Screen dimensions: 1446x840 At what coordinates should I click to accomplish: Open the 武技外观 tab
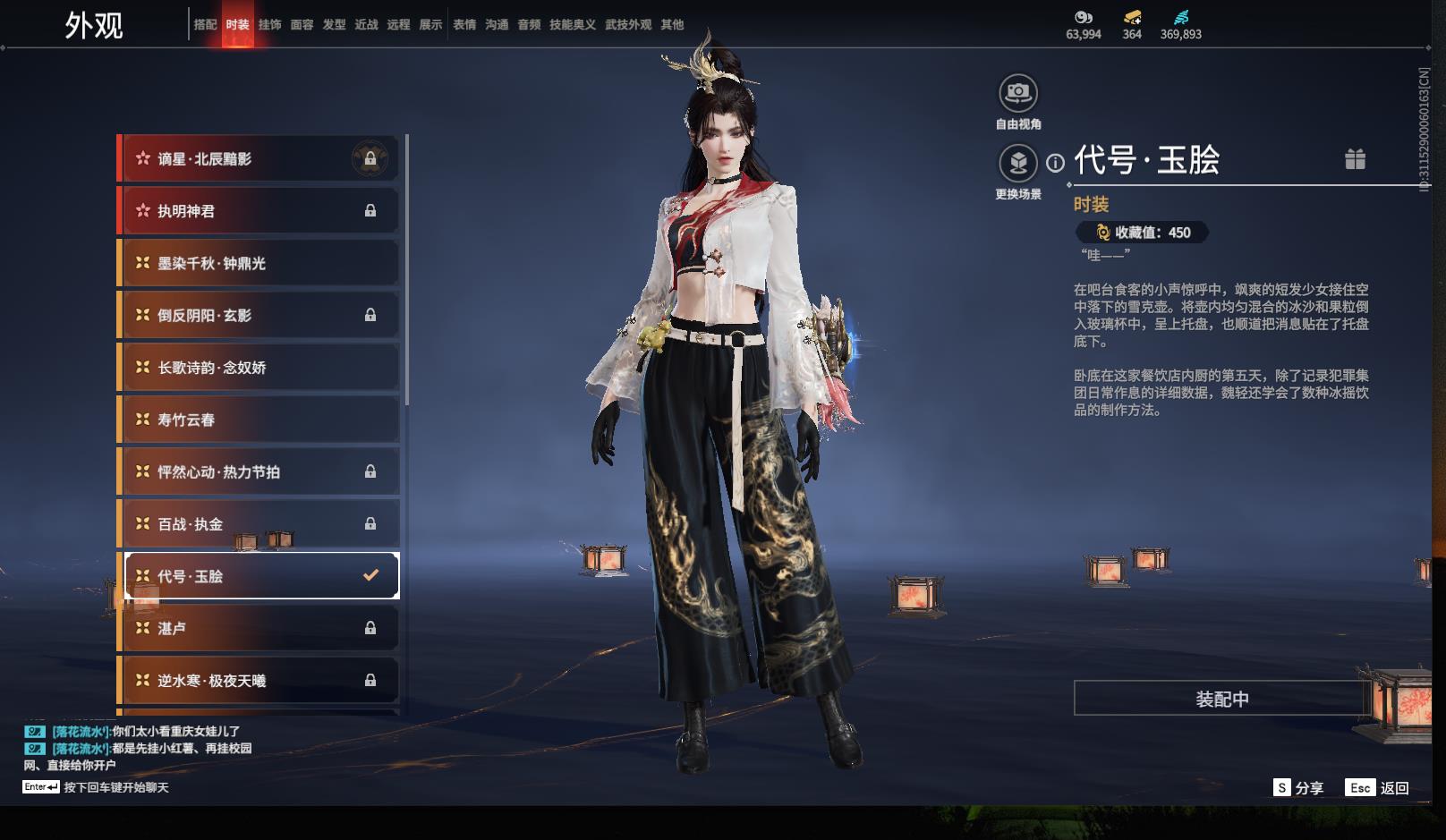click(x=628, y=25)
